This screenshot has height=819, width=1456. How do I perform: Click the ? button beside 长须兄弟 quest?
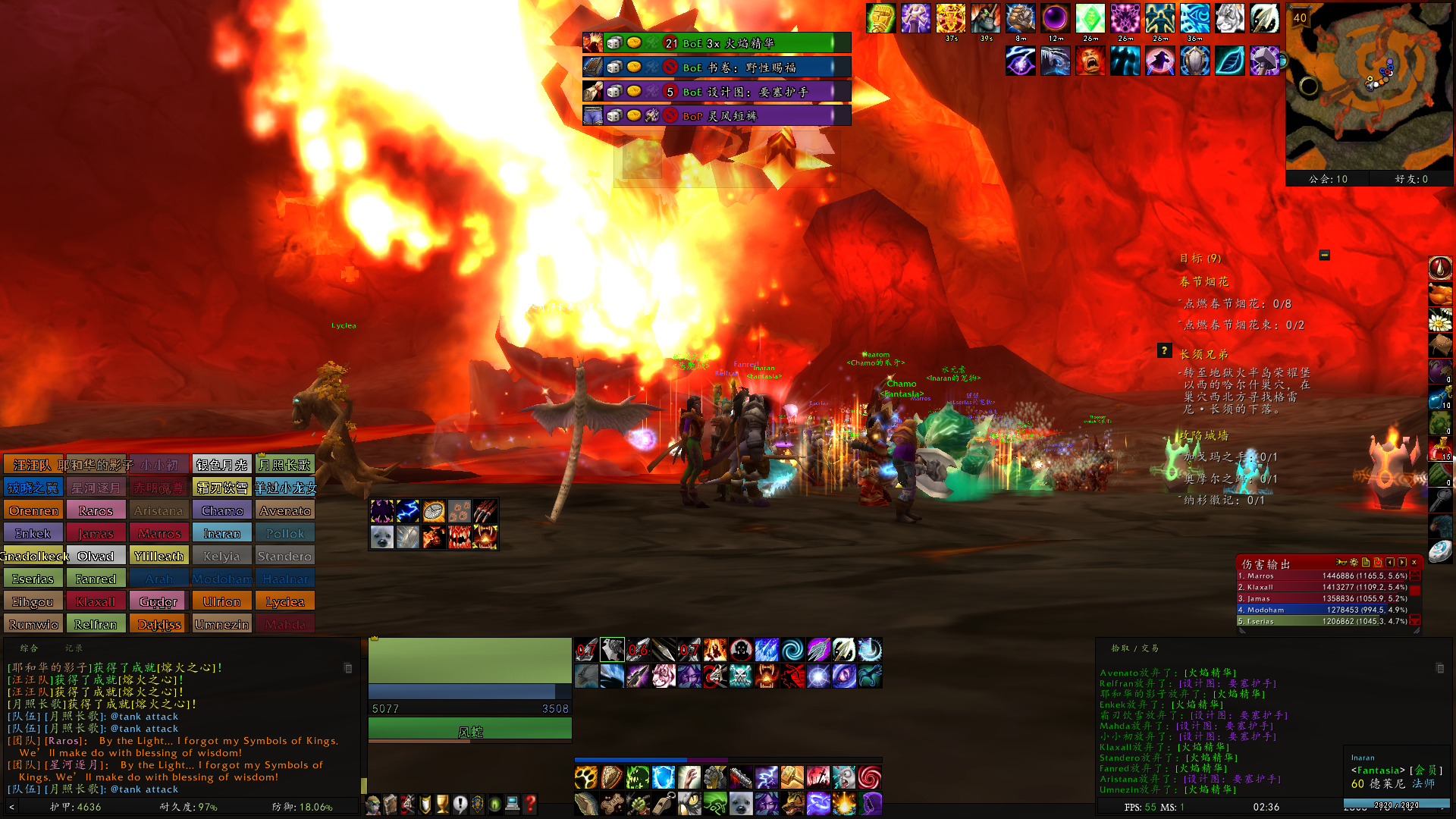click(x=1165, y=350)
